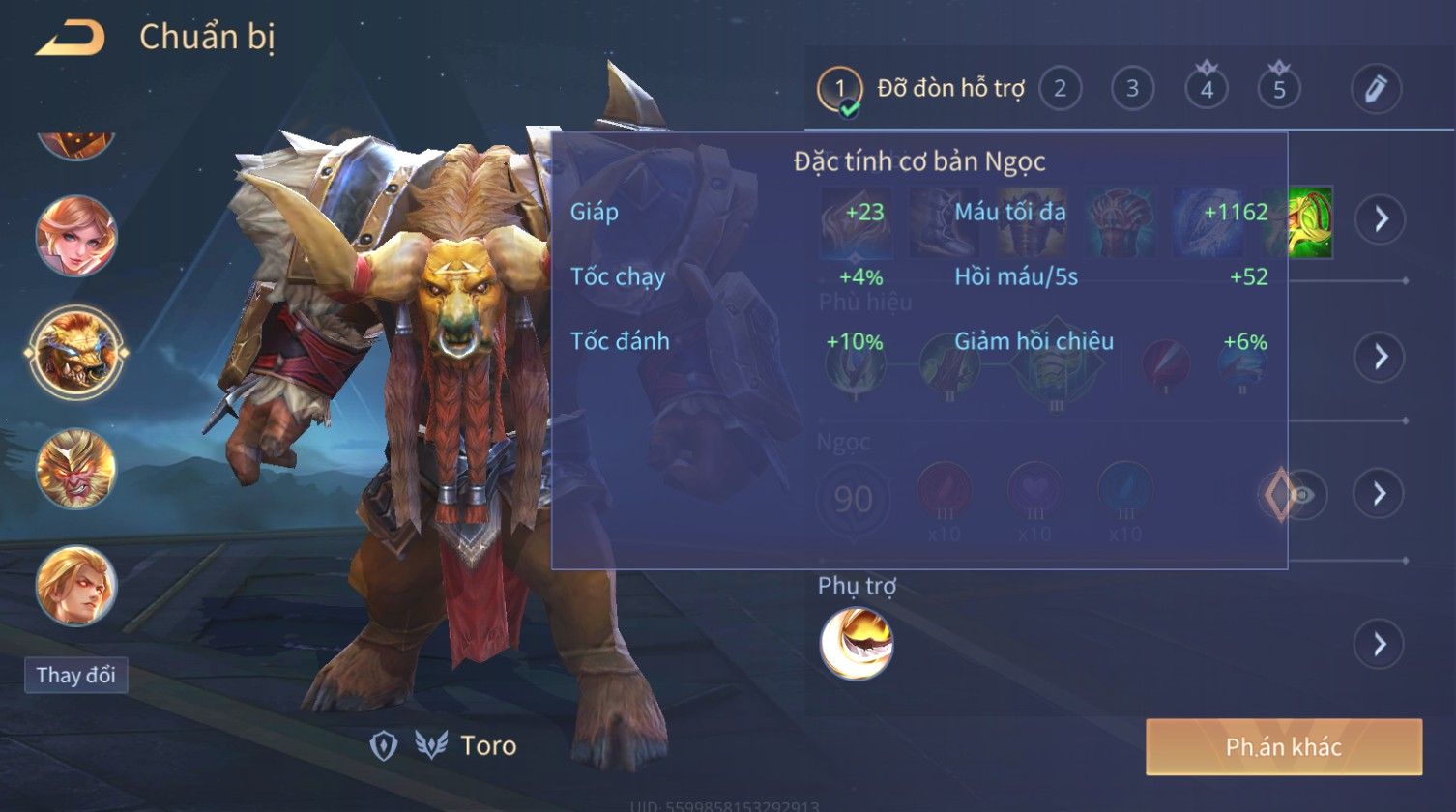Switch to loadout preset 5
This screenshot has width=1456, height=812.
coord(1279,90)
